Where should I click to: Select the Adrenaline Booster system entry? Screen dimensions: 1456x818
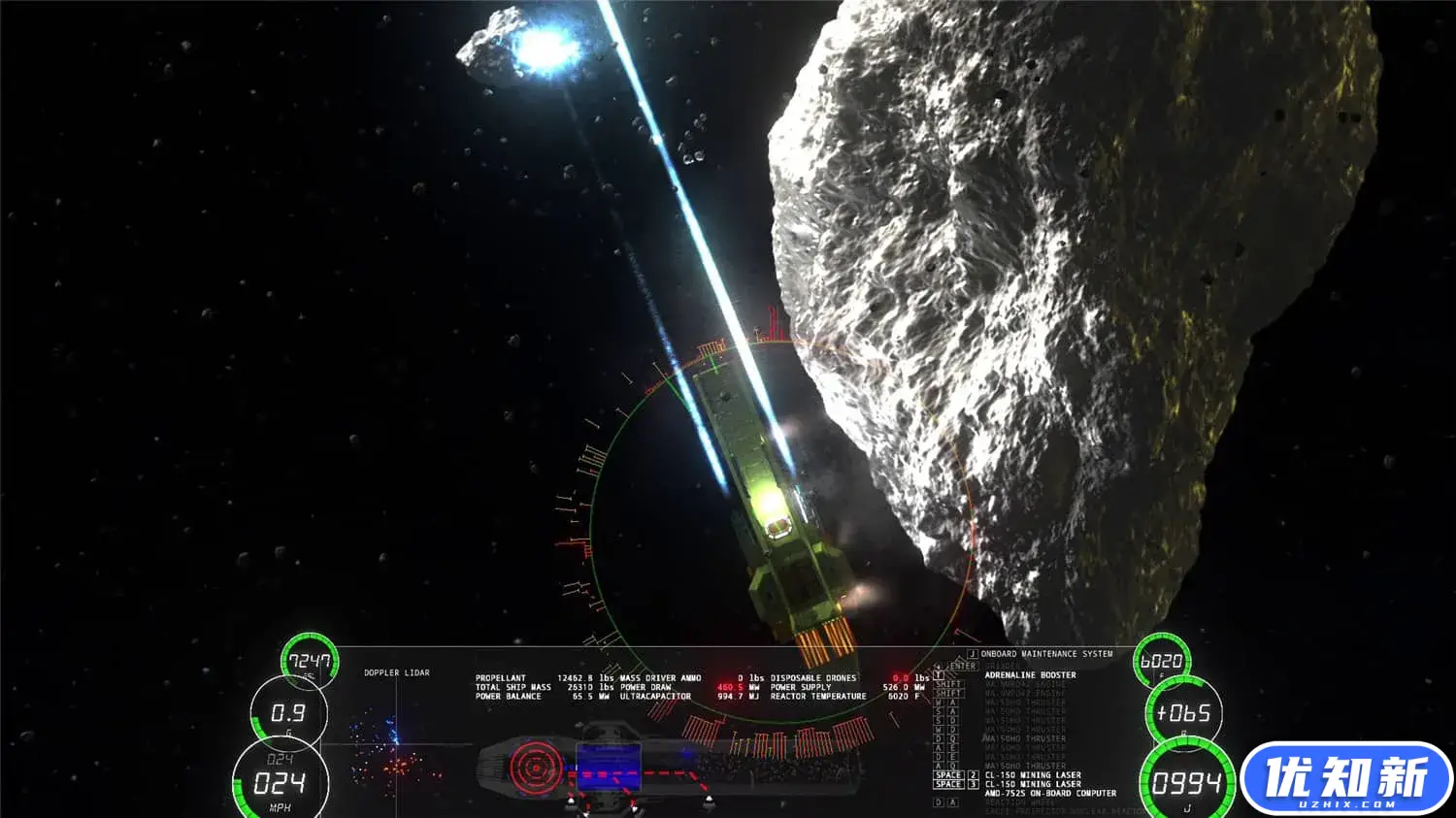1030,675
